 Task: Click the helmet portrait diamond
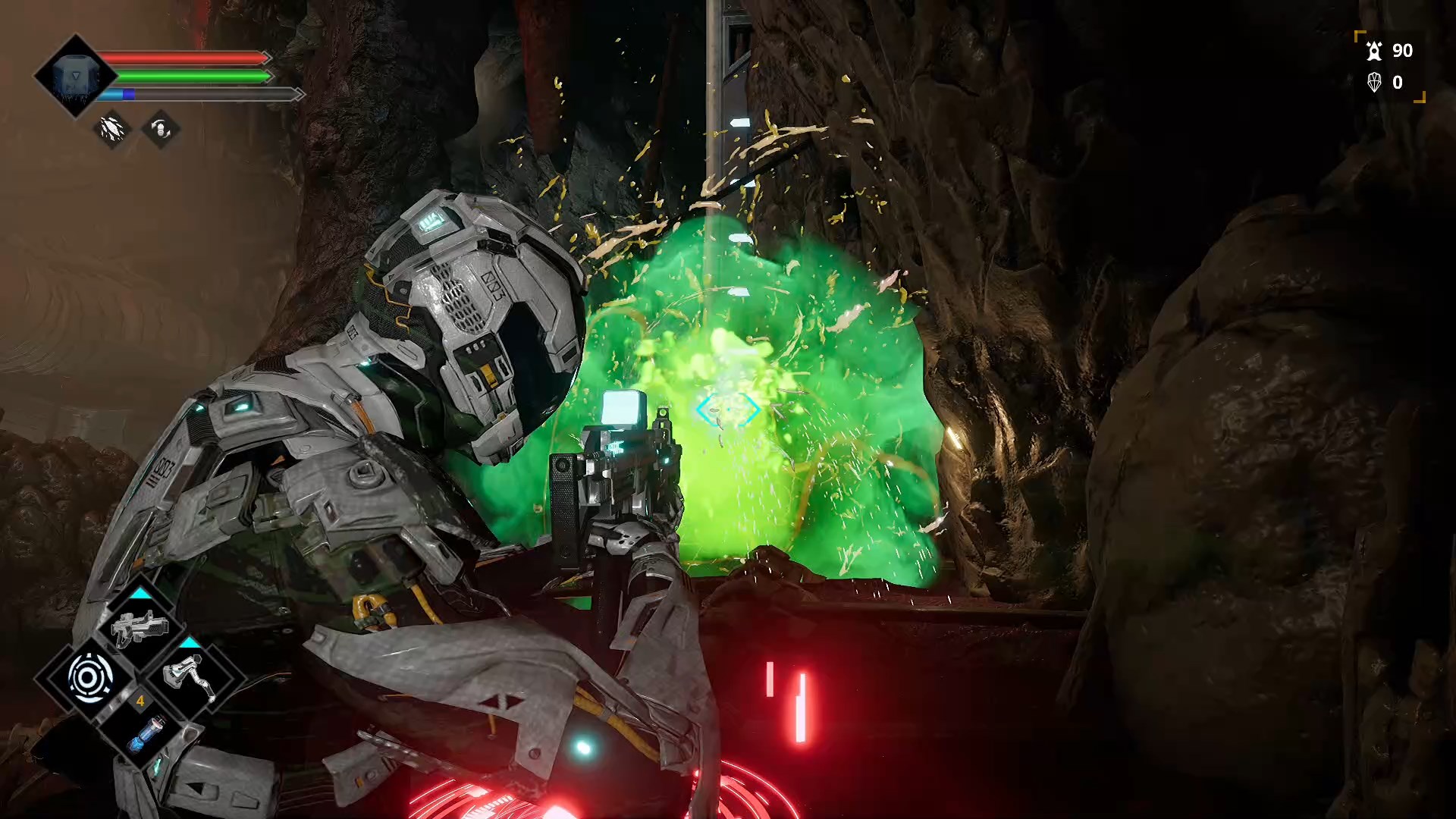coord(74,76)
